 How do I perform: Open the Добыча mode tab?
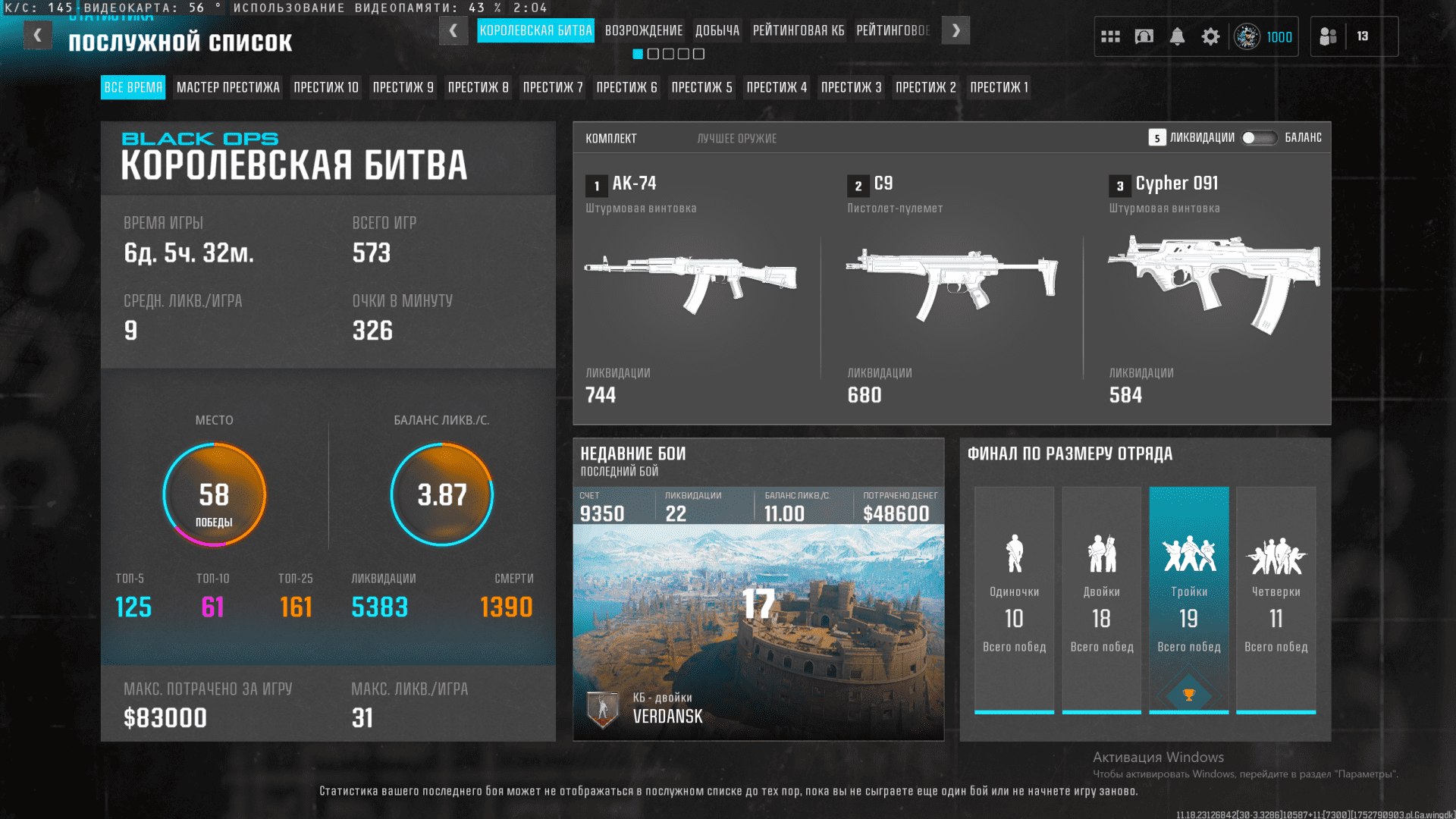pos(717,30)
